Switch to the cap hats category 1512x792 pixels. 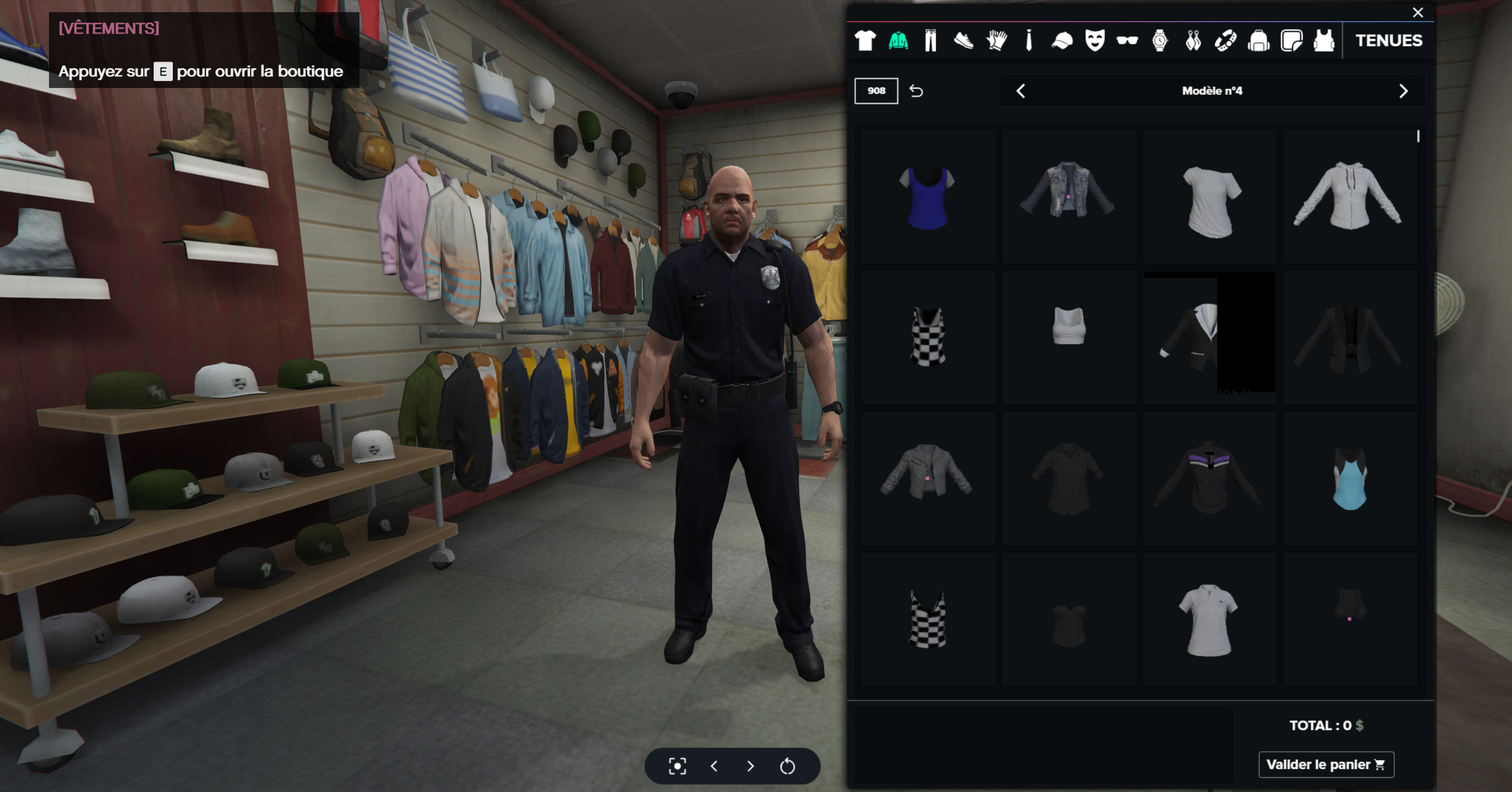[1062, 41]
